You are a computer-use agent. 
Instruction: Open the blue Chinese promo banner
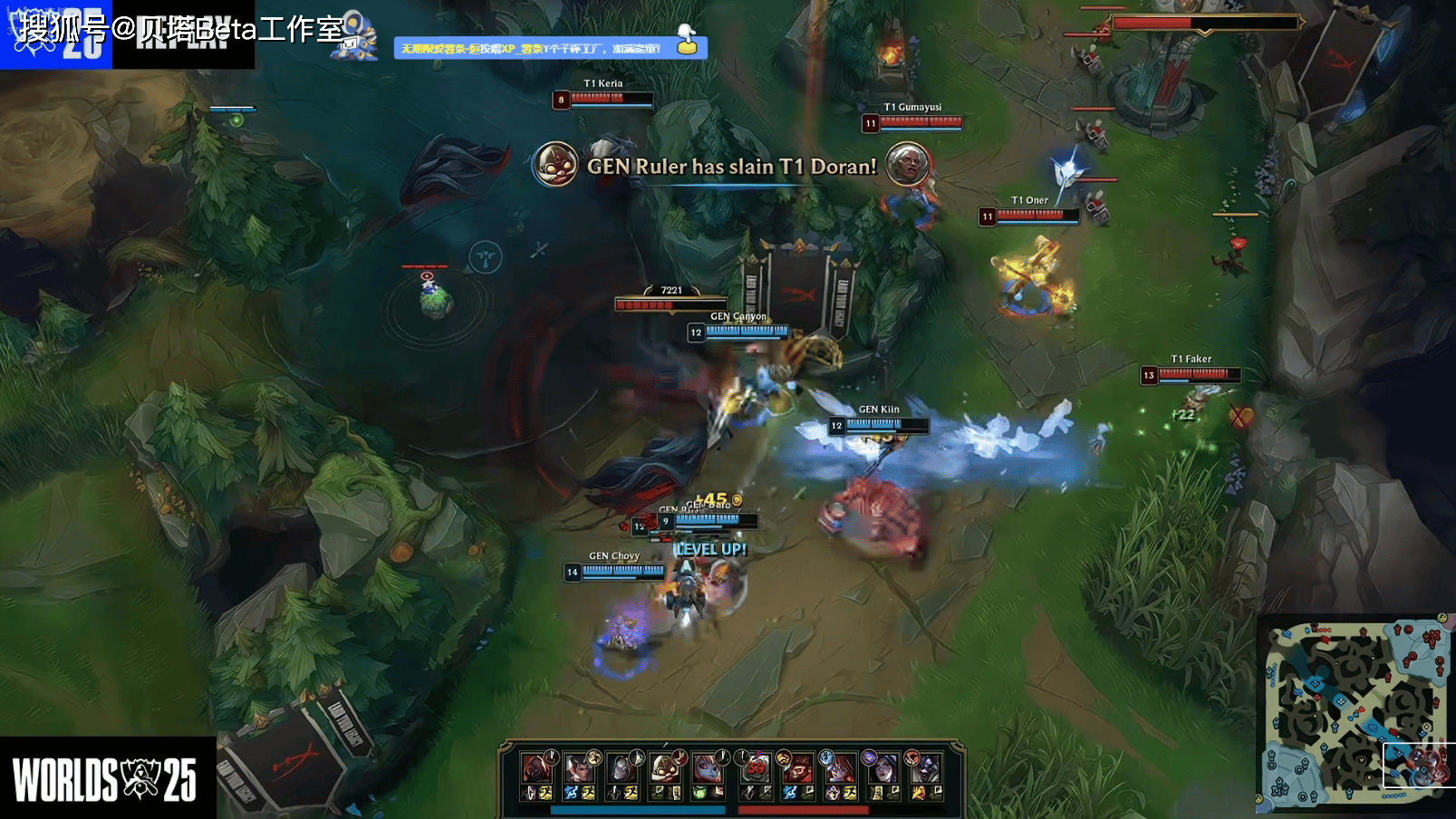tap(535, 48)
